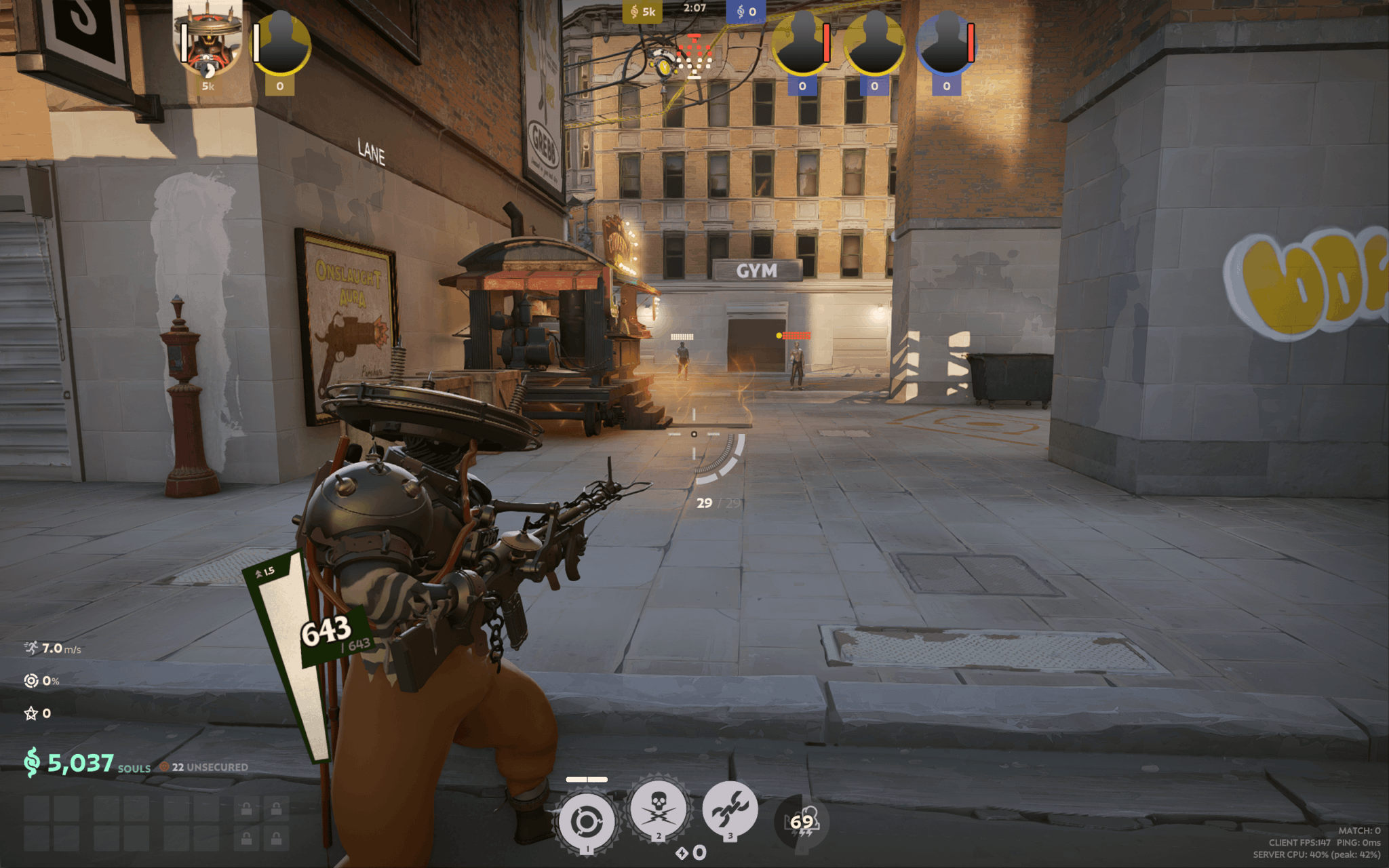Unlock the second locked flex item slot

tap(277, 809)
